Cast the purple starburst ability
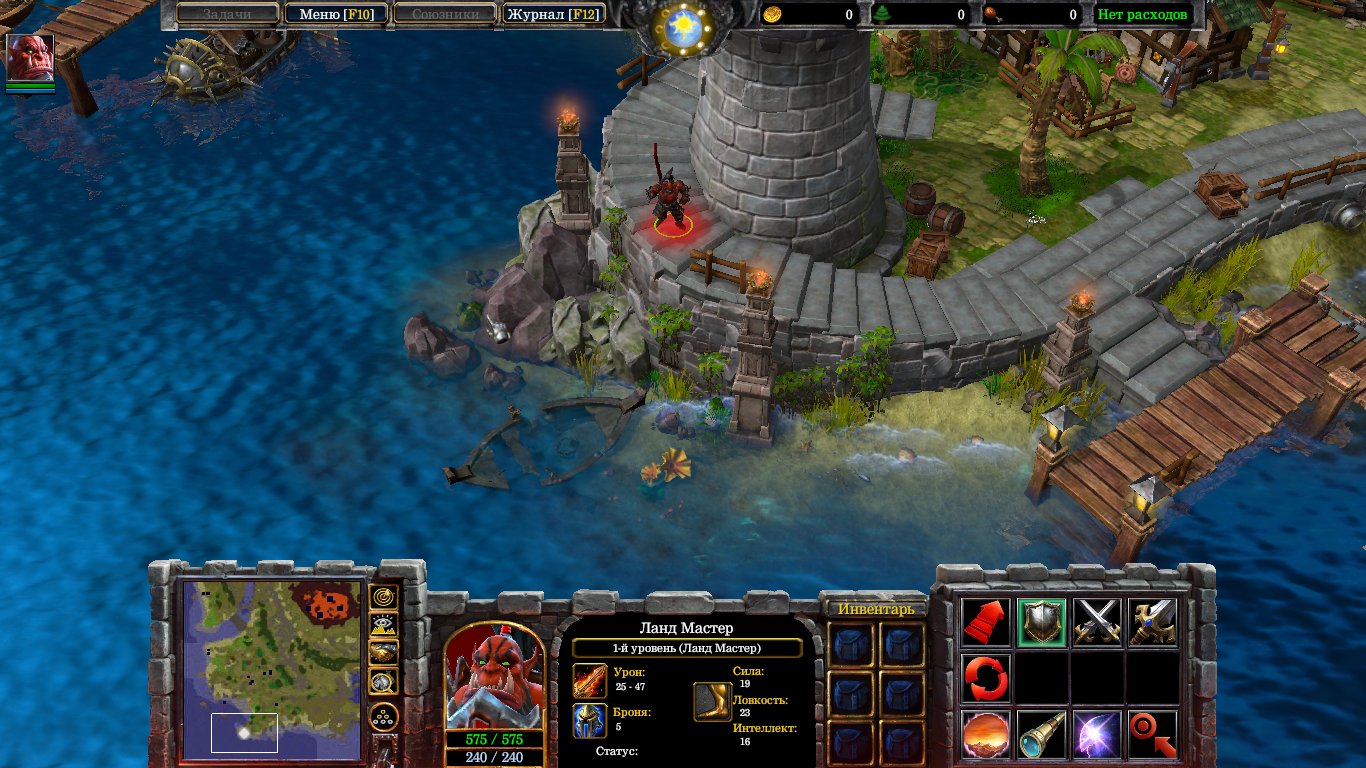The width and height of the screenshot is (1366, 768). pos(1097,735)
